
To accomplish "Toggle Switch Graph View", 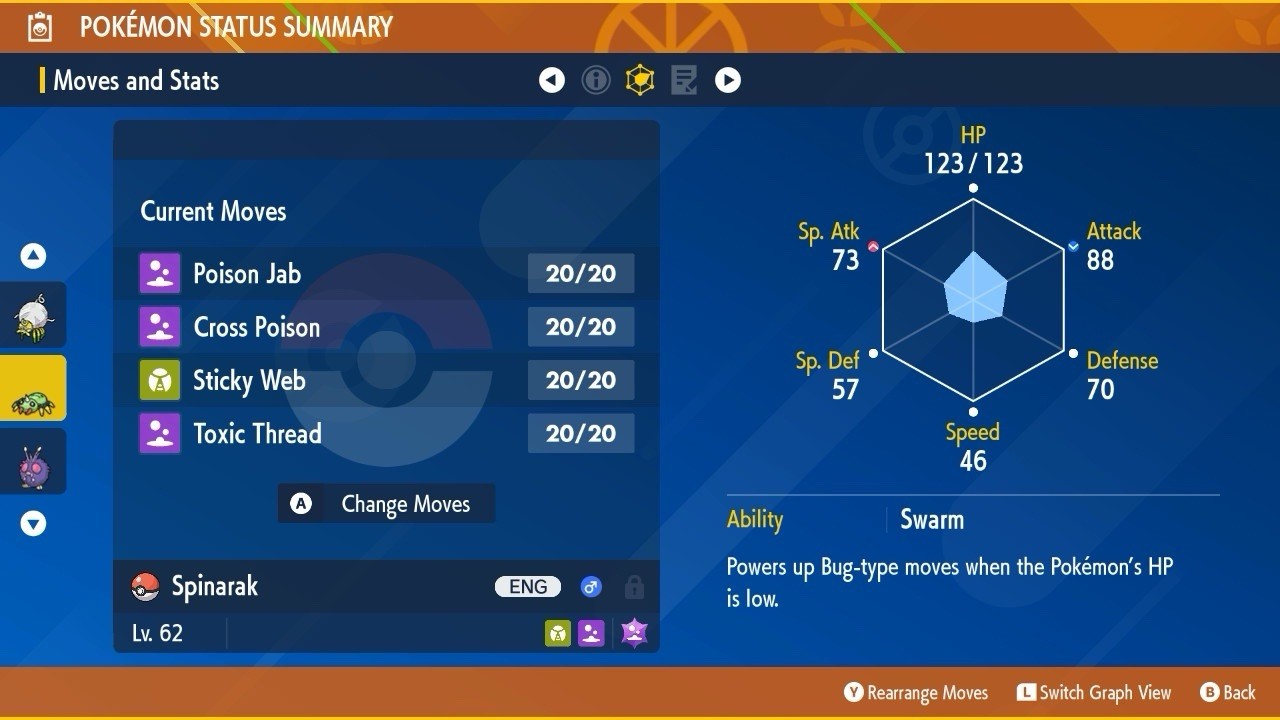I will coord(1093,692).
